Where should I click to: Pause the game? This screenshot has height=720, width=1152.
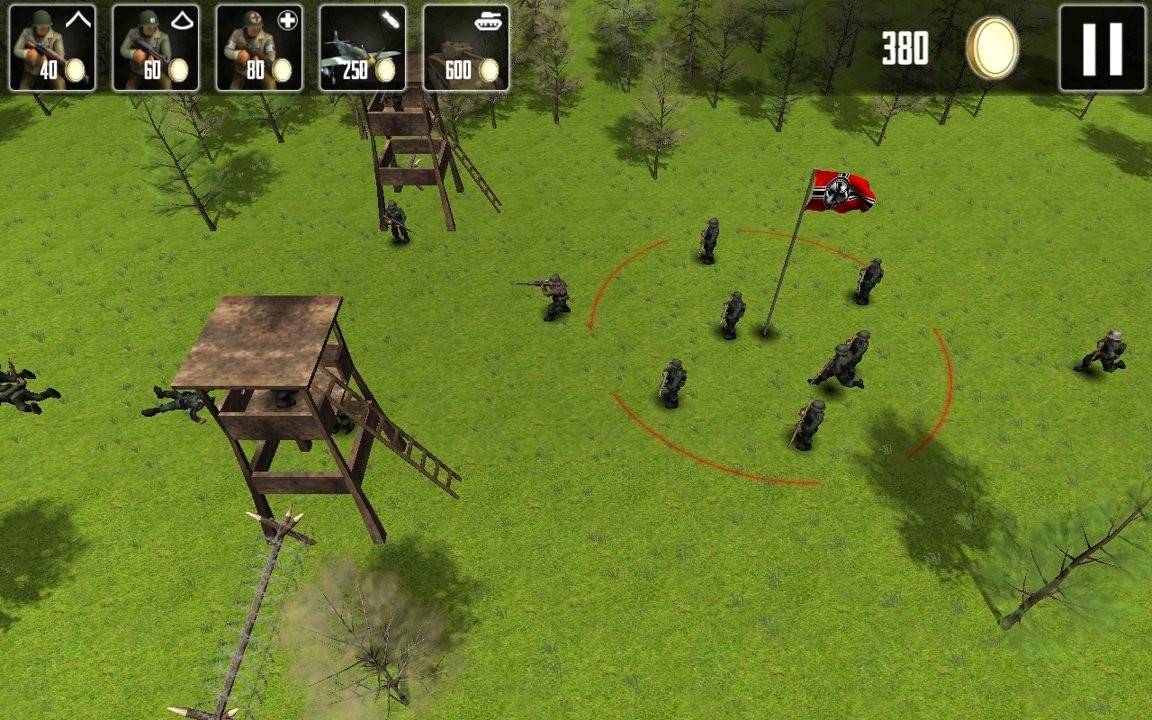[x=1102, y=48]
